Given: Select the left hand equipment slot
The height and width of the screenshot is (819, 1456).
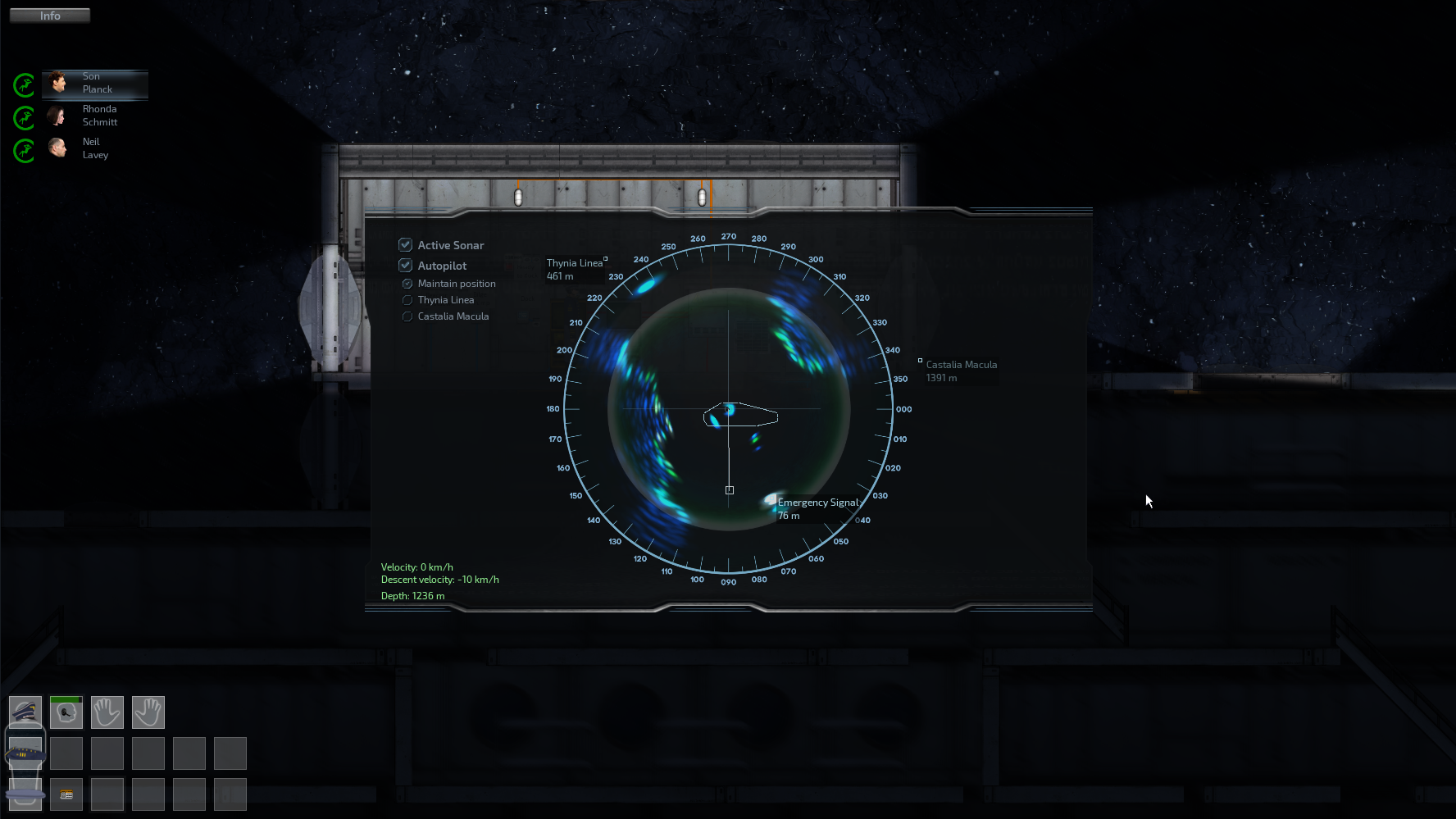Looking at the screenshot, I should coord(107,712).
